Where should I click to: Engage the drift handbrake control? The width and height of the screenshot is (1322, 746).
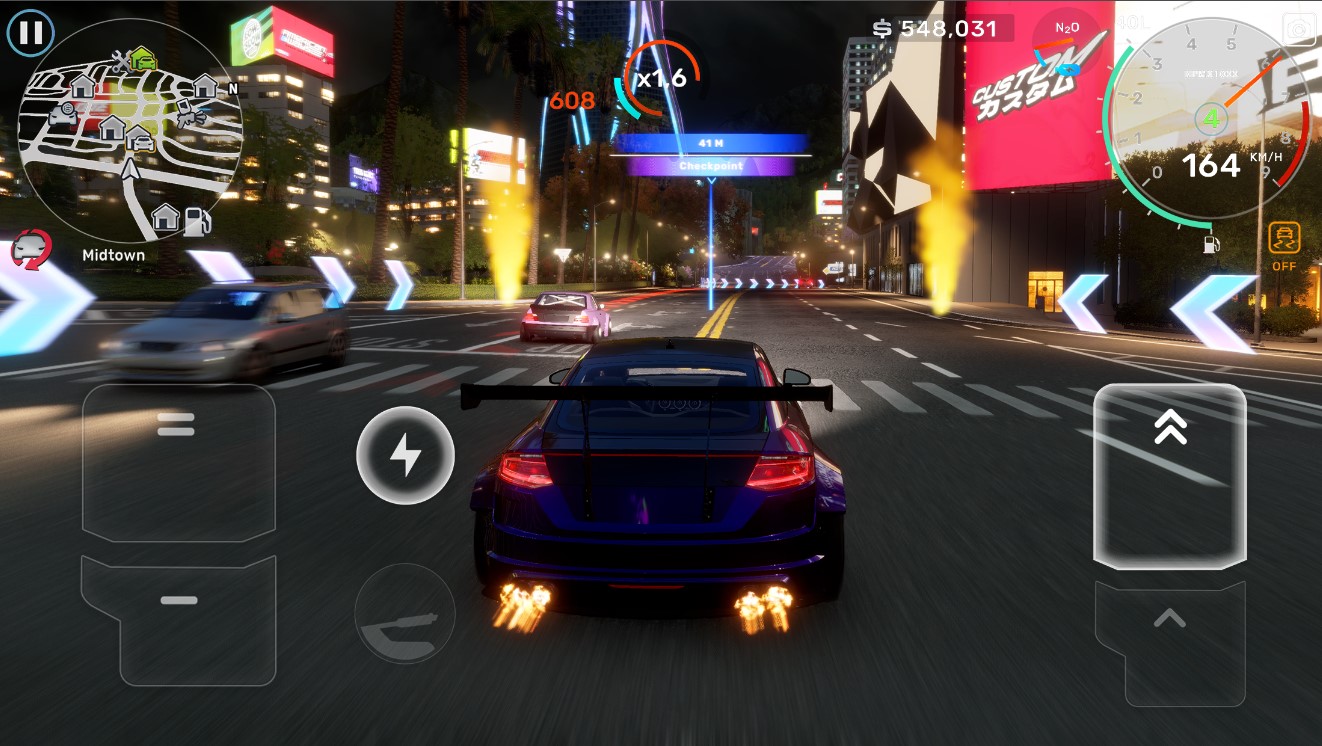(405, 613)
